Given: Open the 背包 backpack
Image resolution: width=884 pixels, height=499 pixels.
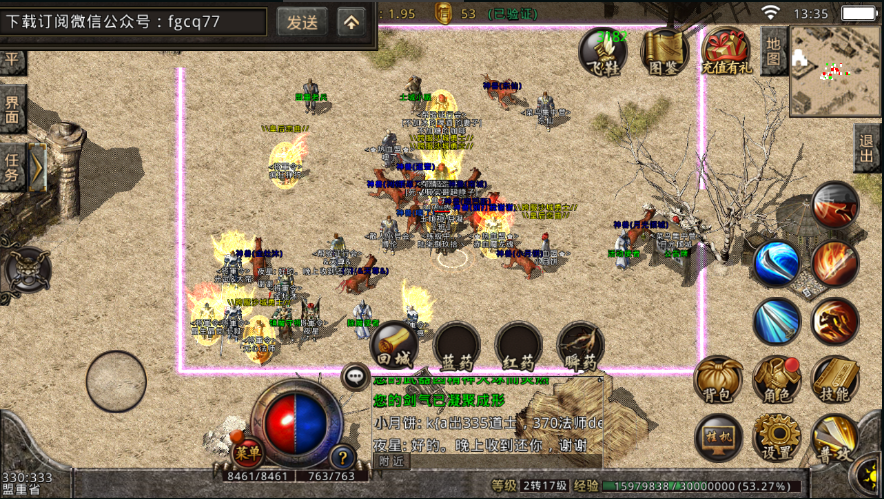Looking at the screenshot, I should pos(717,380).
